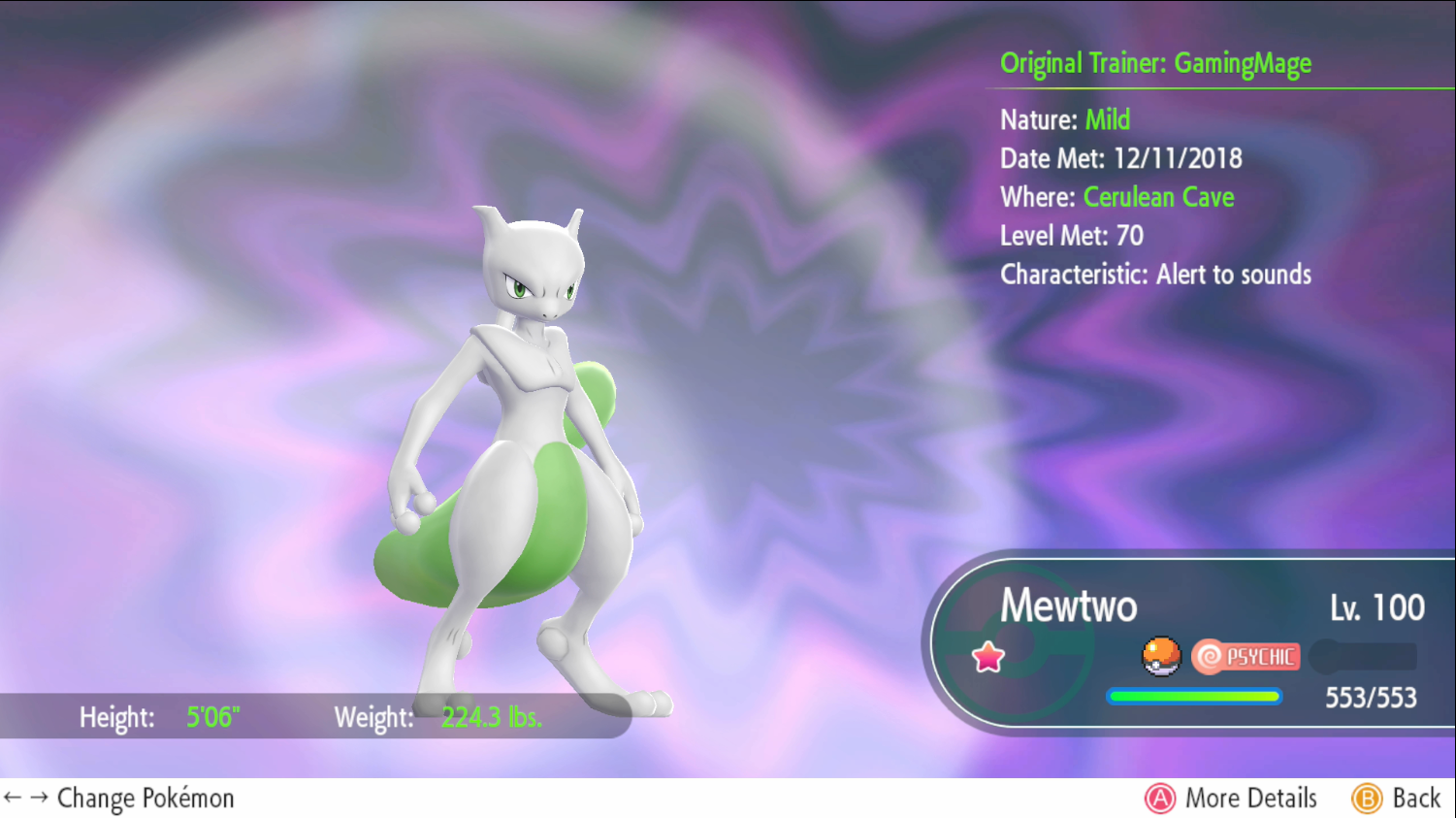Open the Cerulean Cave location link
Viewport: 1456px width, 818px height.
click(1158, 197)
